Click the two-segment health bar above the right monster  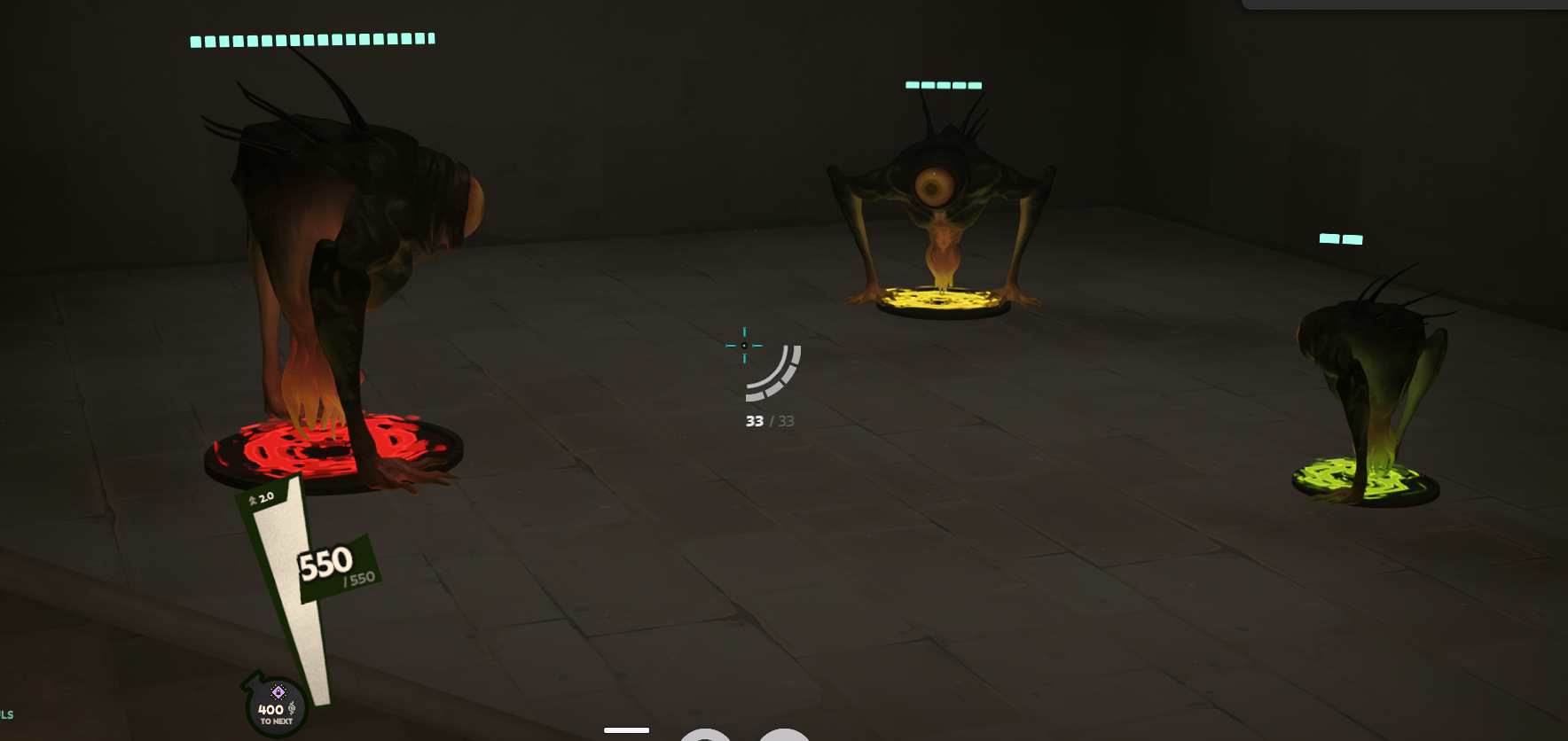click(x=1339, y=238)
